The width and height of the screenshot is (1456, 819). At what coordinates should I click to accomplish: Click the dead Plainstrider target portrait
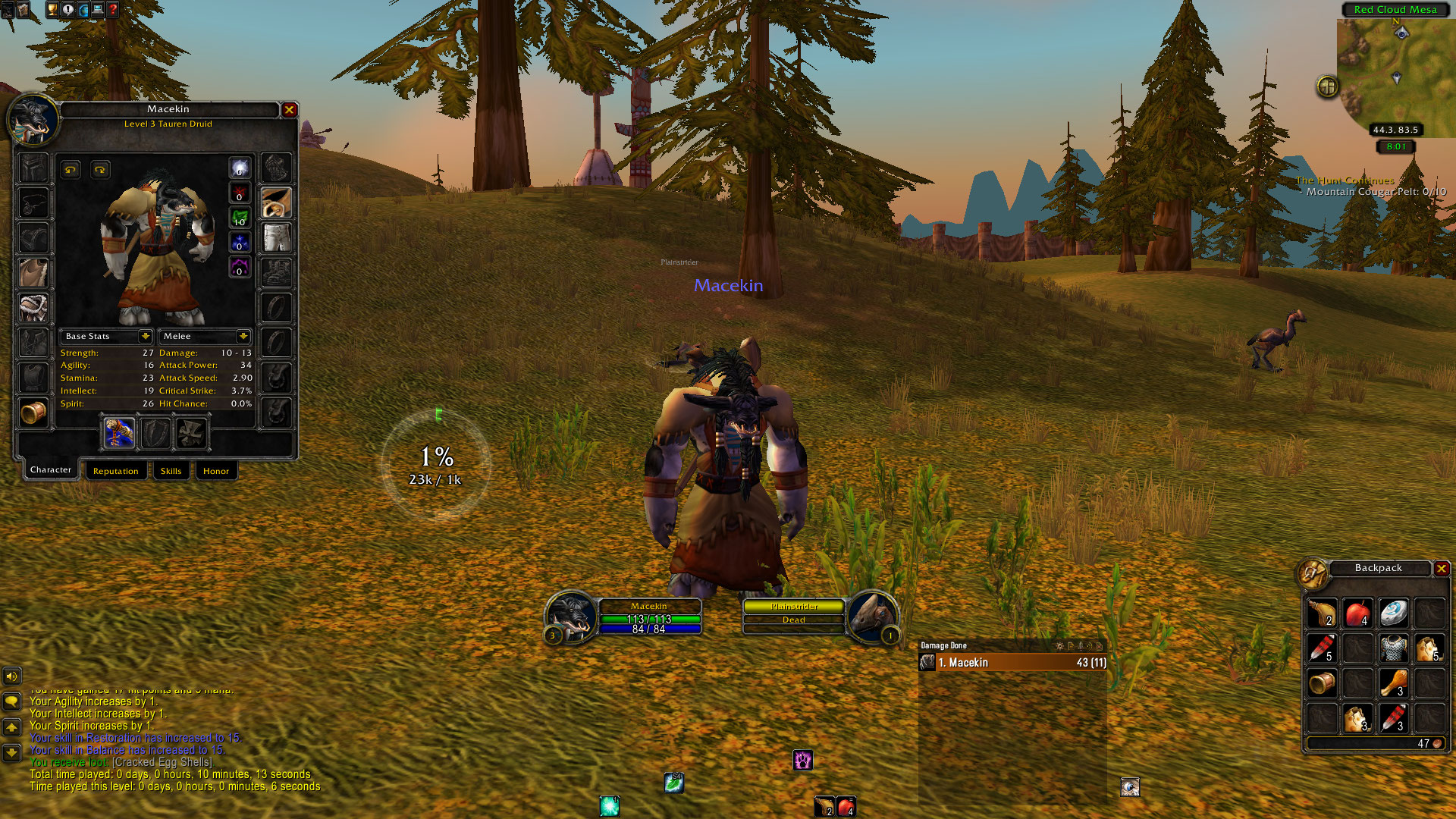click(x=872, y=616)
